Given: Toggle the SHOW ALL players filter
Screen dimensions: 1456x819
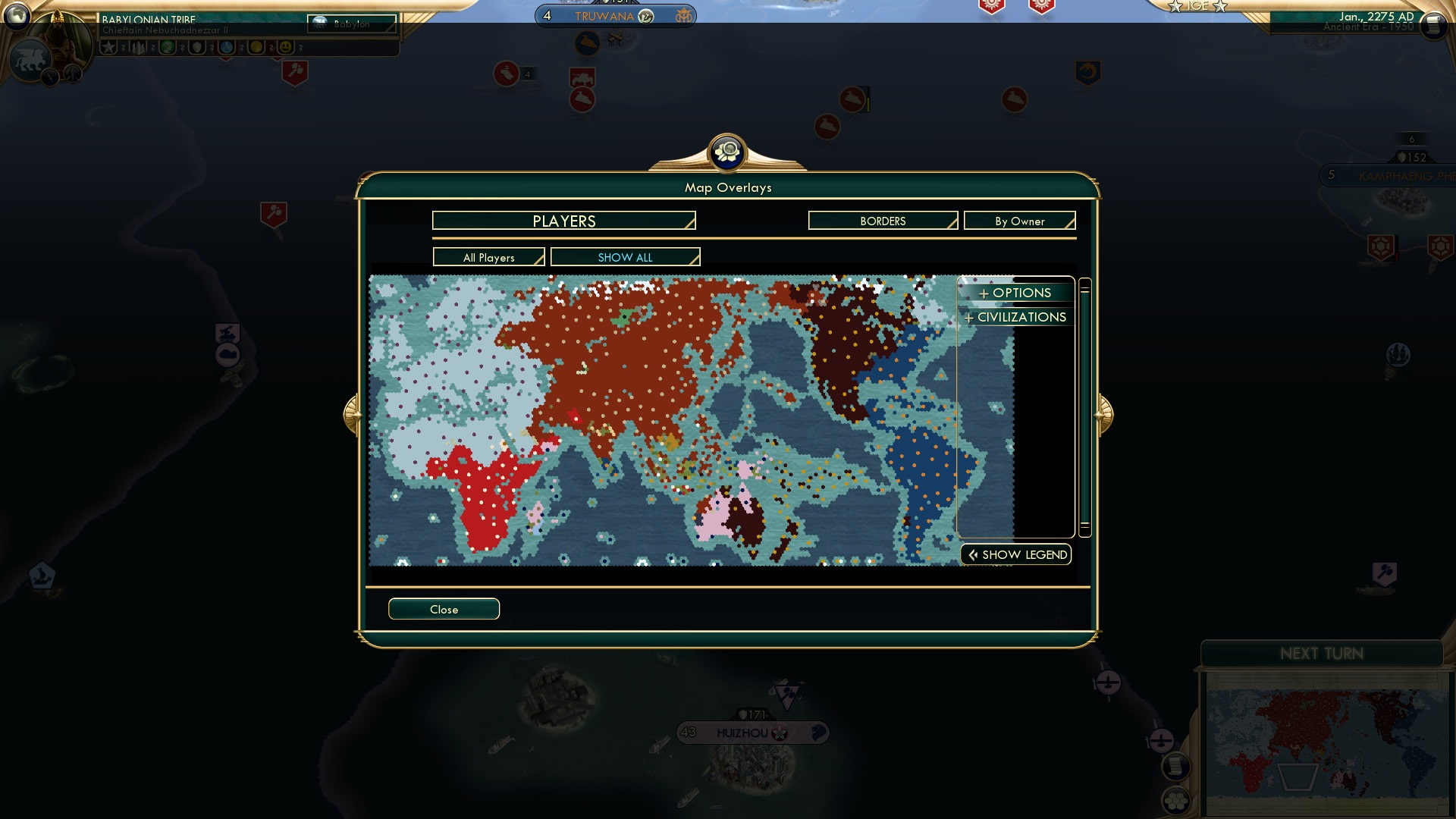Looking at the screenshot, I should click(625, 257).
